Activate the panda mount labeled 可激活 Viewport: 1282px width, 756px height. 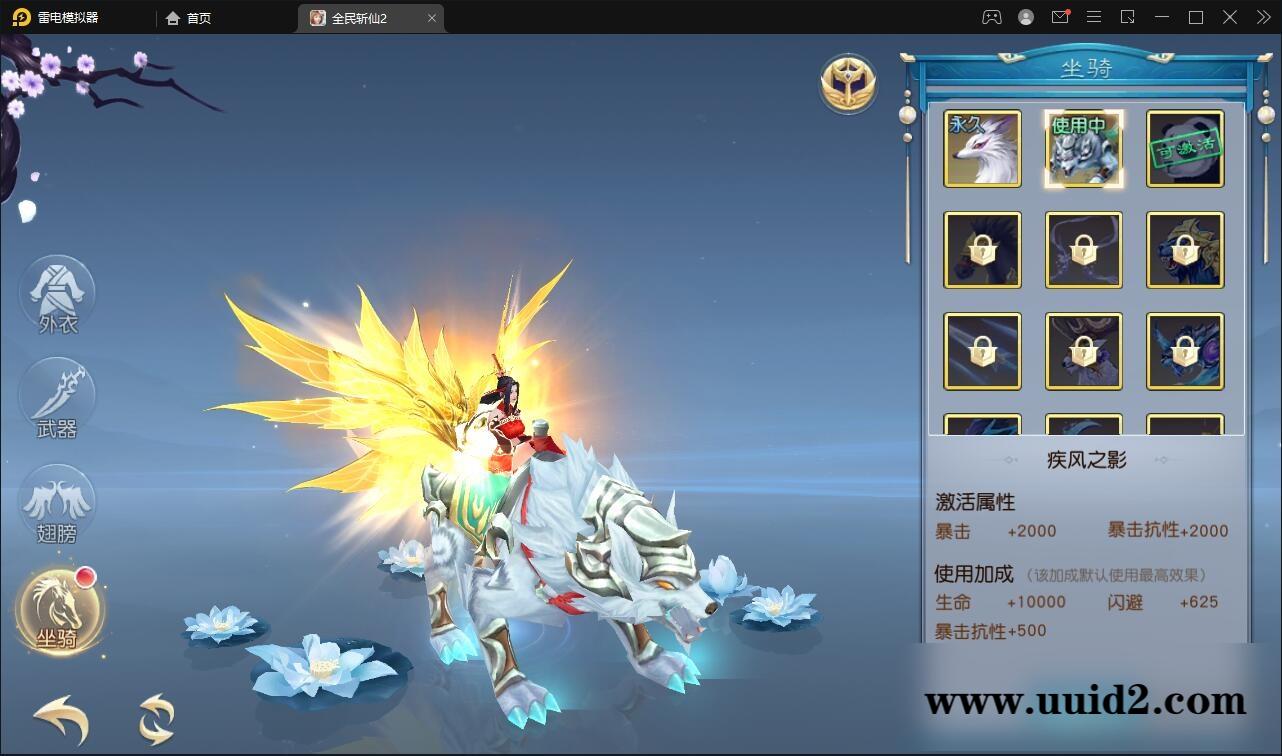point(1185,149)
